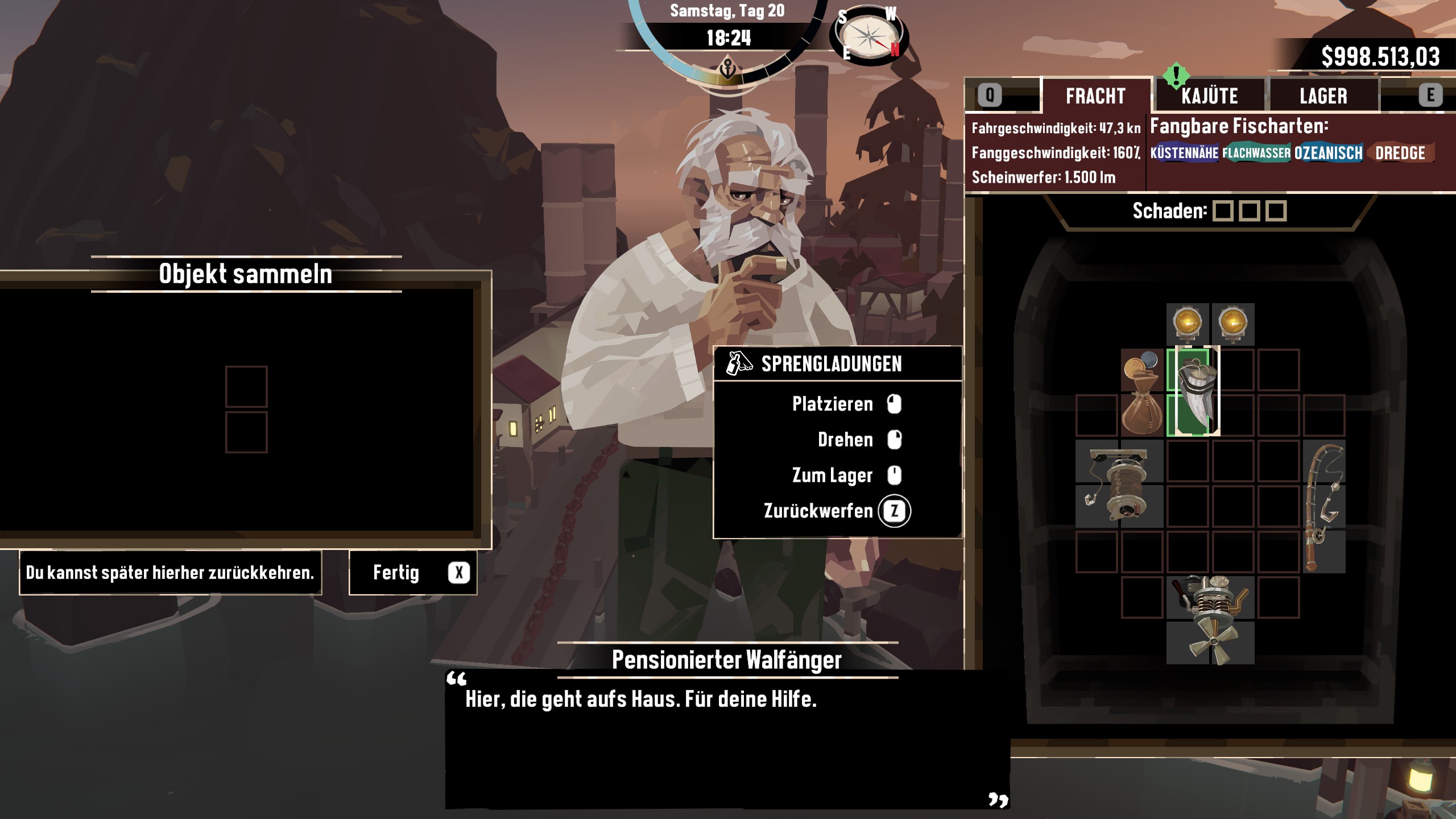Click the left yellow headlight slot

click(1188, 324)
